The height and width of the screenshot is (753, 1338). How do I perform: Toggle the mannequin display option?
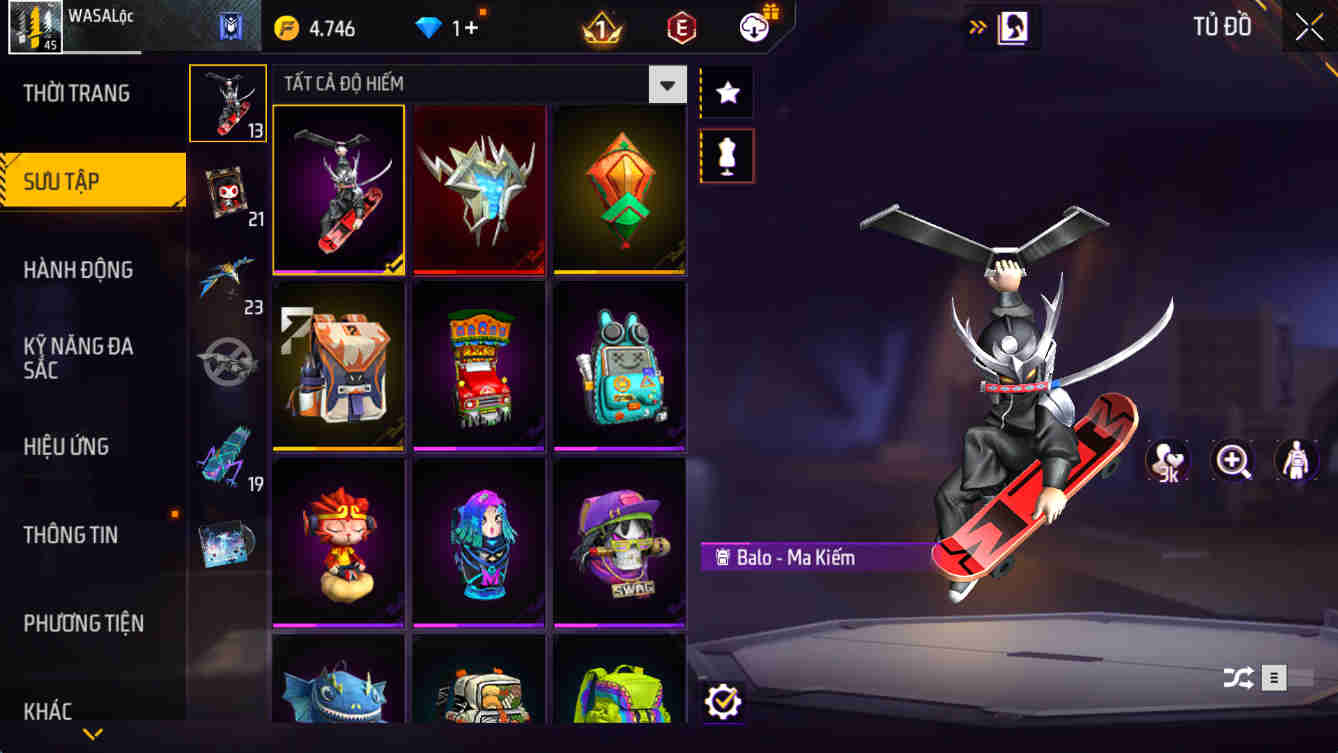click(x=725, y=157)
